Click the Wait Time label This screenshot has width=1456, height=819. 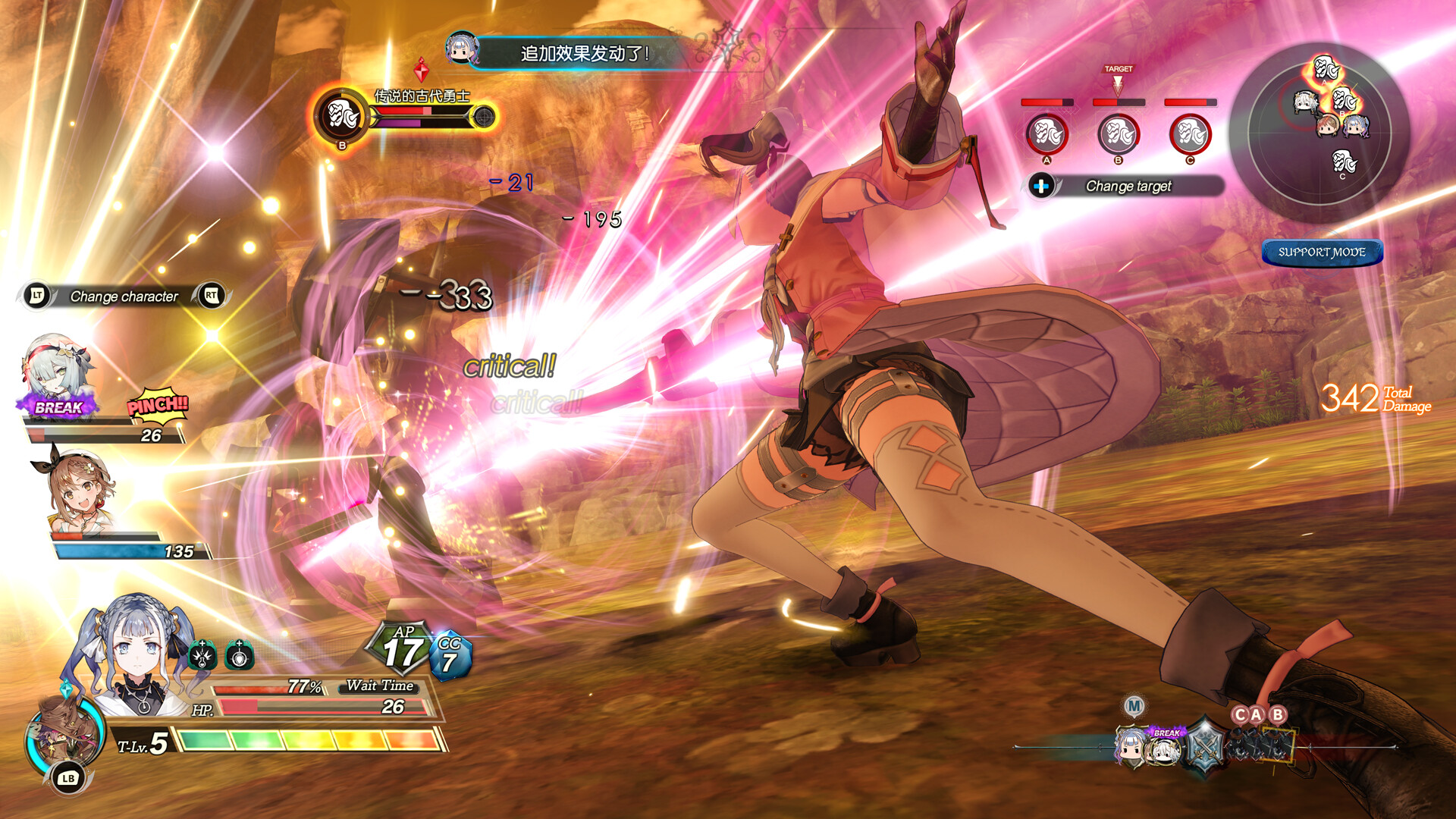(378, 684)
